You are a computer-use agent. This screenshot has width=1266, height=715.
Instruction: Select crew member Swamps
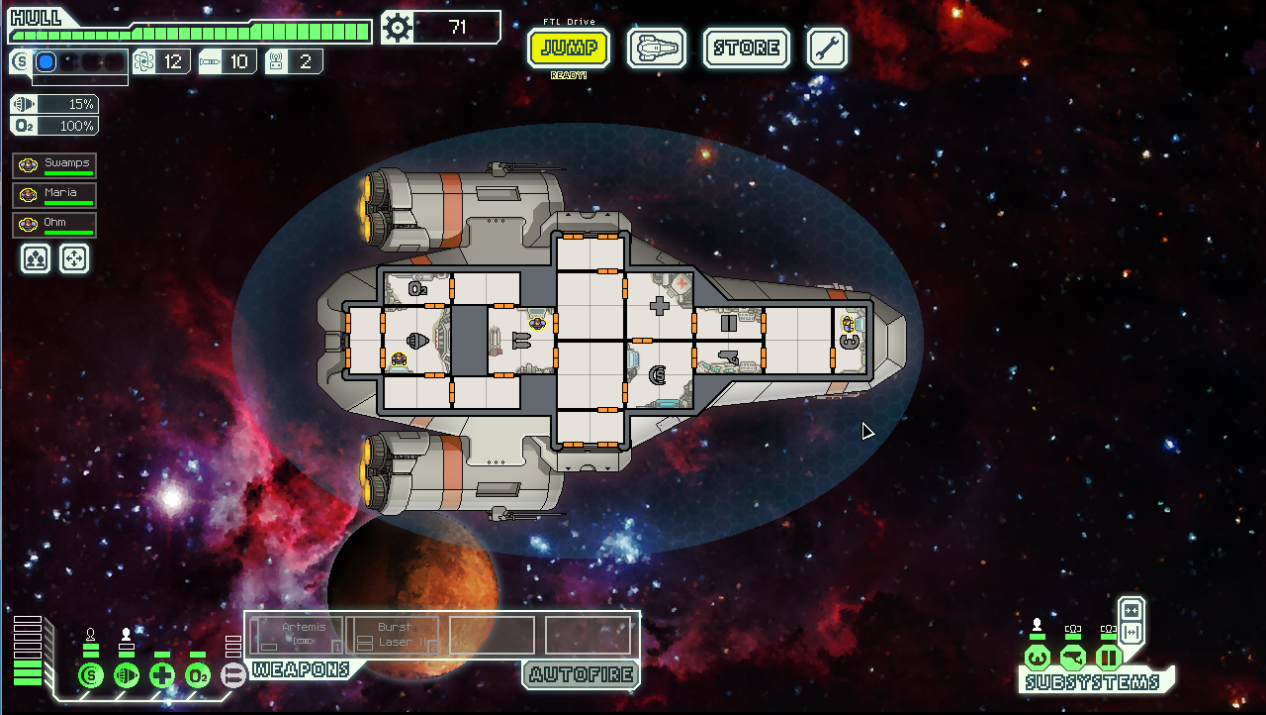55,165
